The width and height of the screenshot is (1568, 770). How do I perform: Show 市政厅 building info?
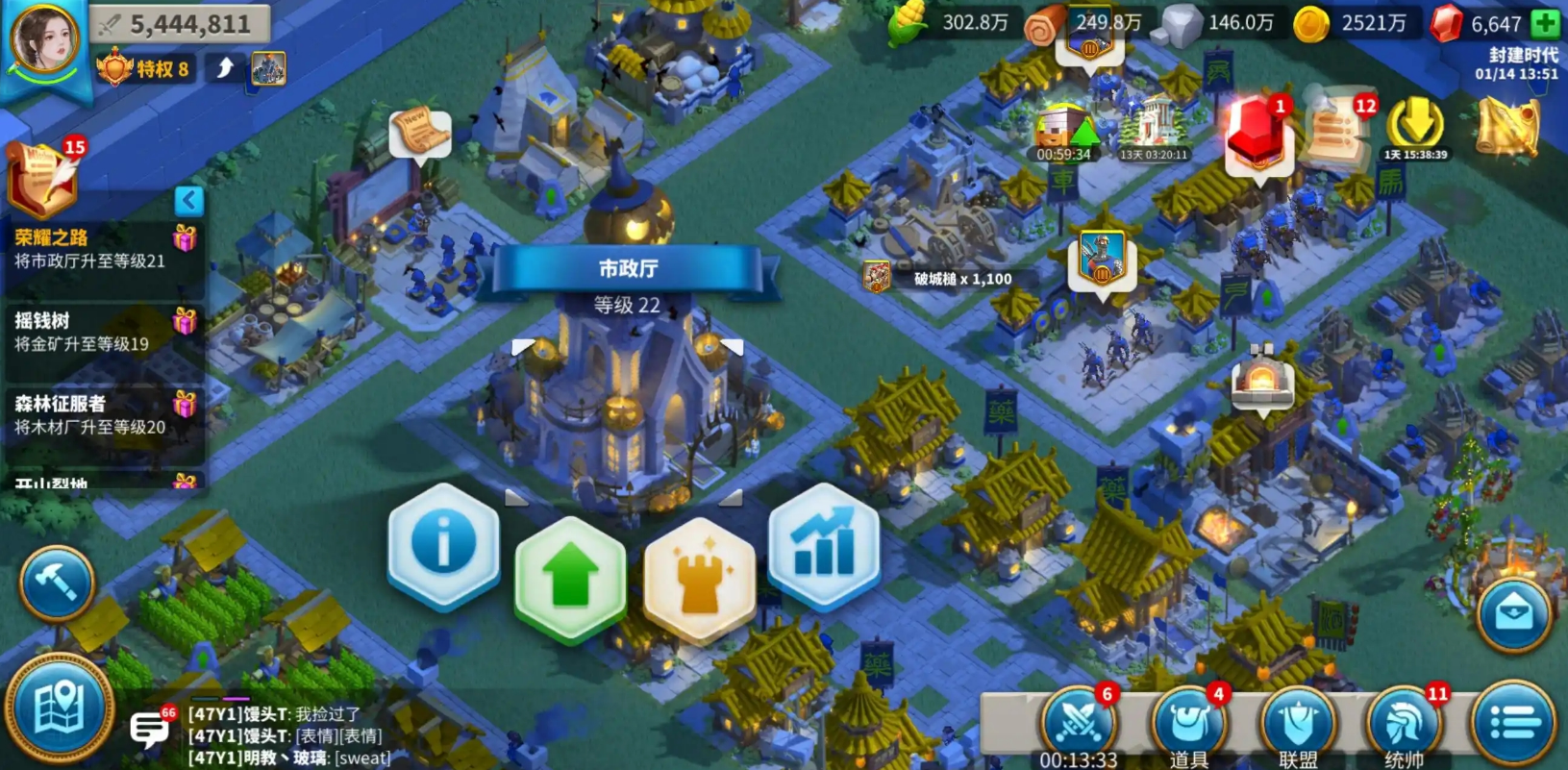tap(443, 546)
